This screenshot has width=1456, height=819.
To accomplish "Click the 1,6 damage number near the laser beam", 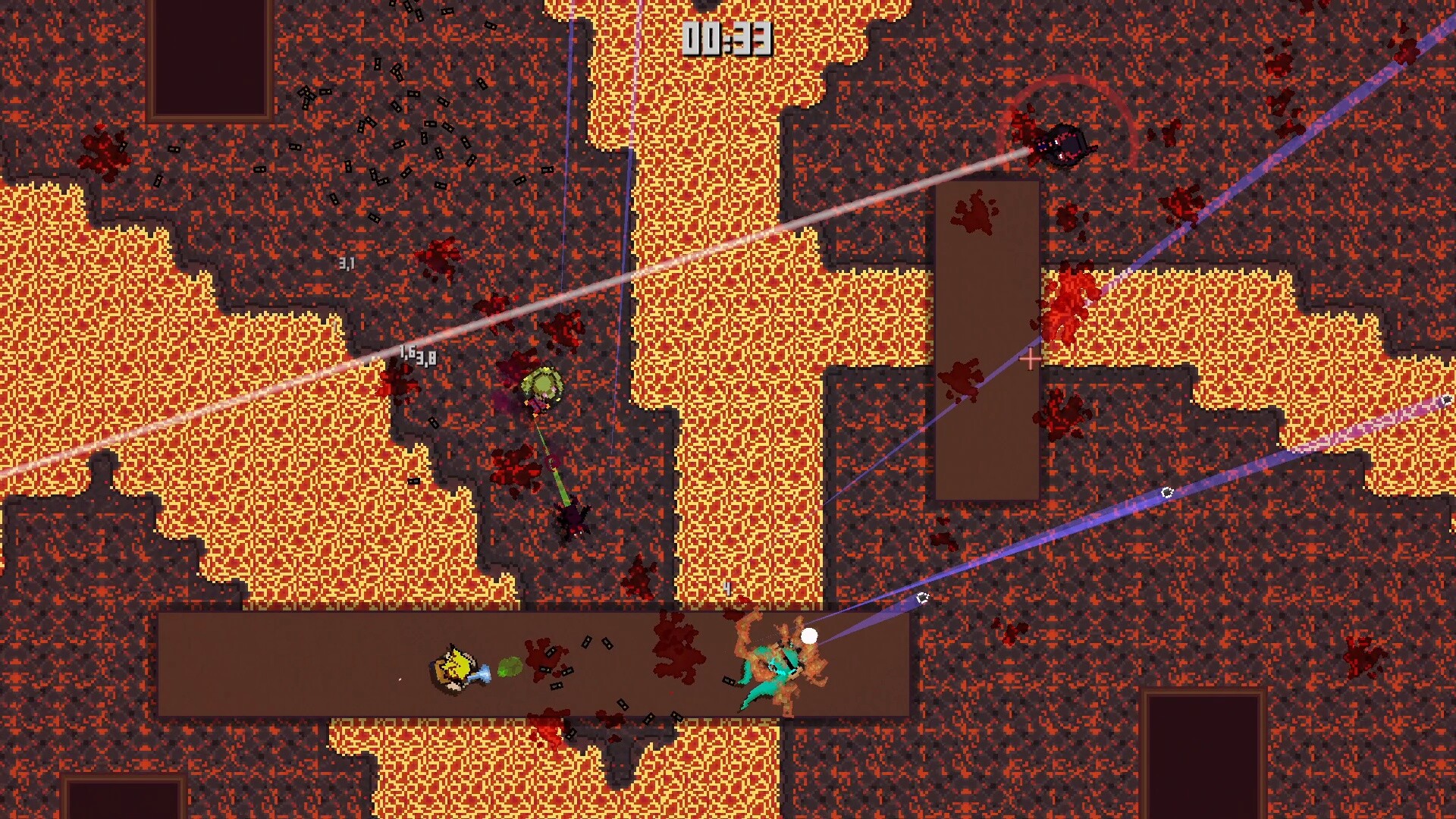I will point(406,351).
